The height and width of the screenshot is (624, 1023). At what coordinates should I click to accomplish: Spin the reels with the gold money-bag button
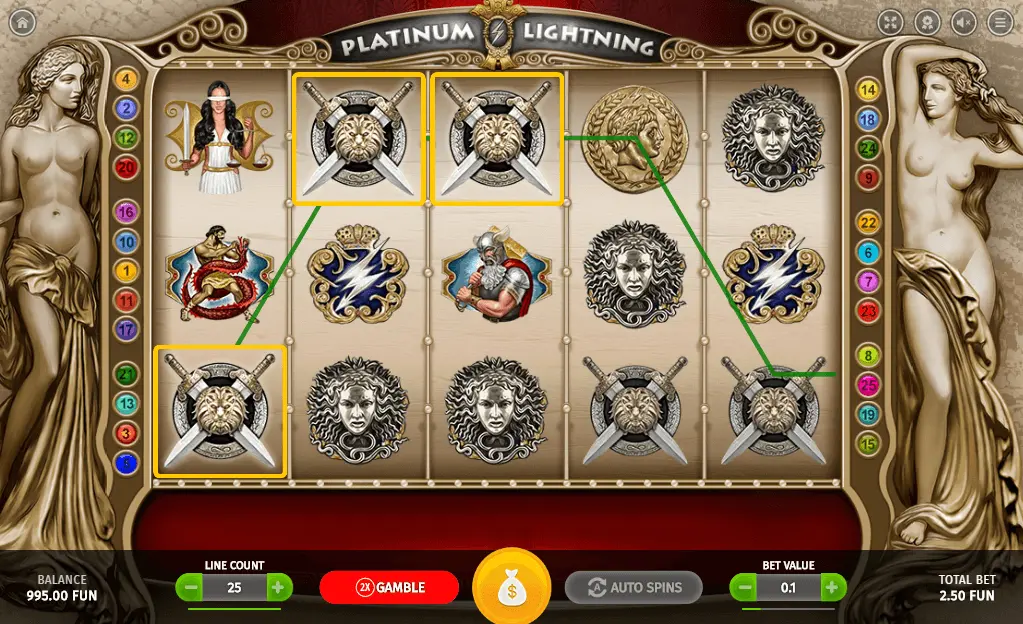pyautogui.click(x=511, y=587)
